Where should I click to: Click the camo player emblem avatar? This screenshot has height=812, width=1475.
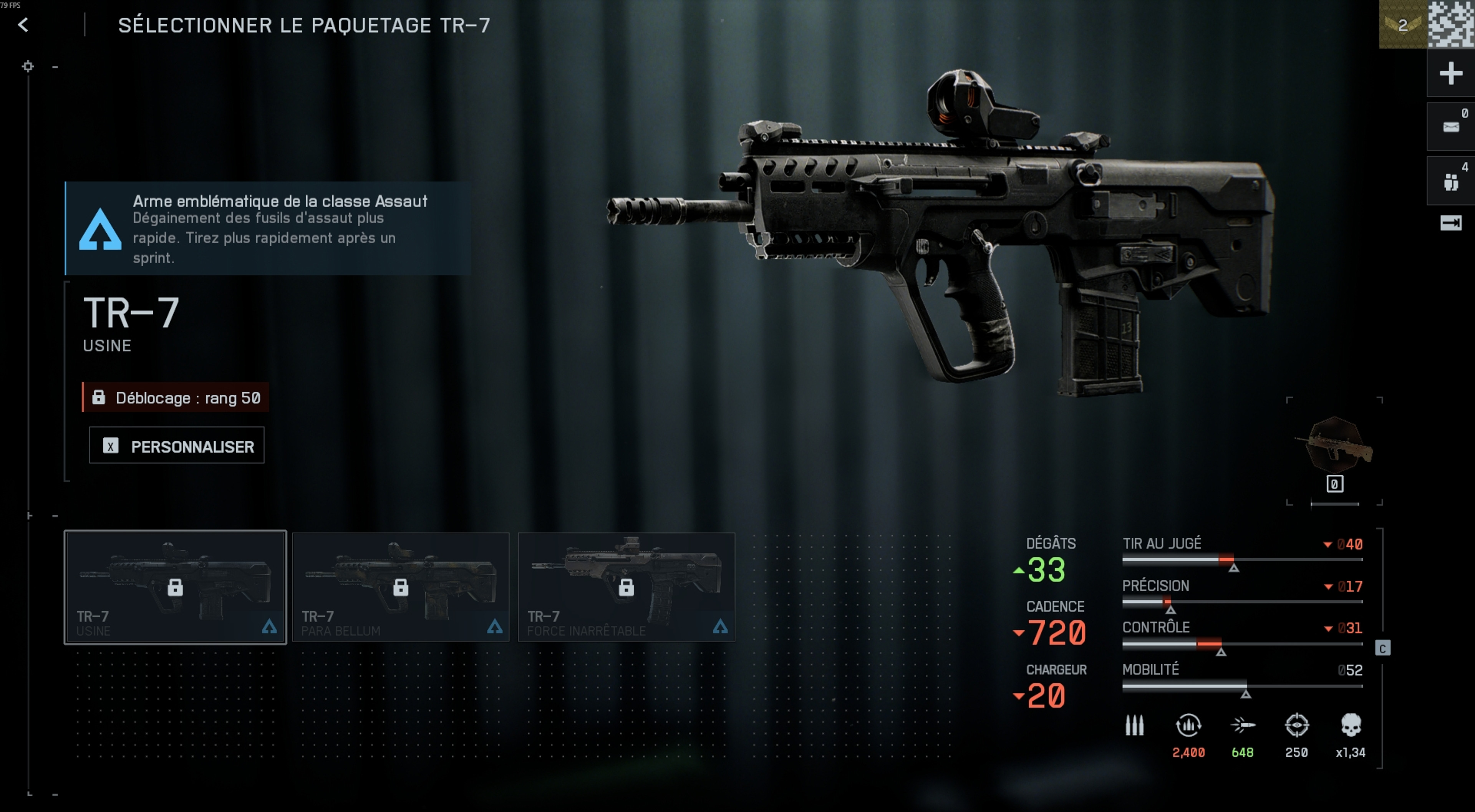point(1451,24)
